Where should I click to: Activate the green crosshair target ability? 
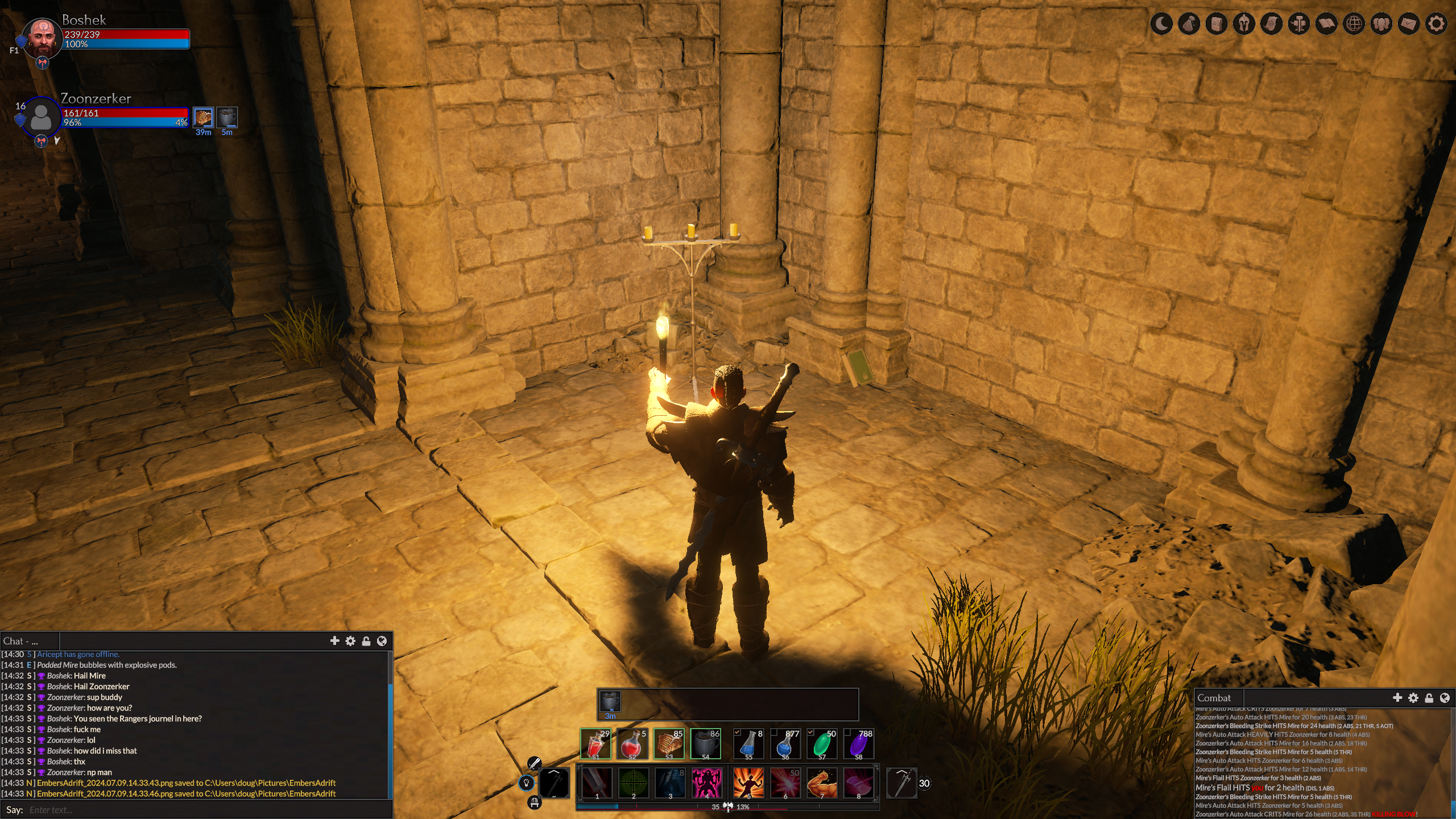pos(633,783)
